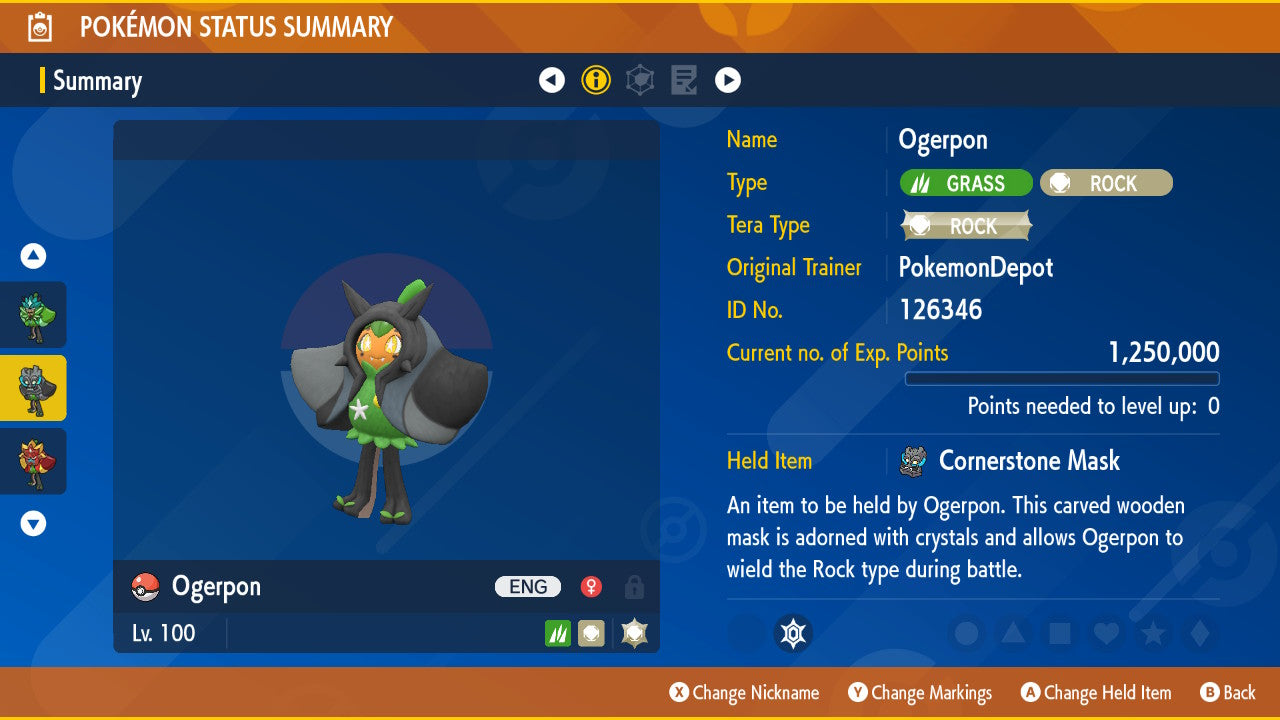Choose Change Nickname option
This screenshot has width=1280, height=720.
pos(745,693)
